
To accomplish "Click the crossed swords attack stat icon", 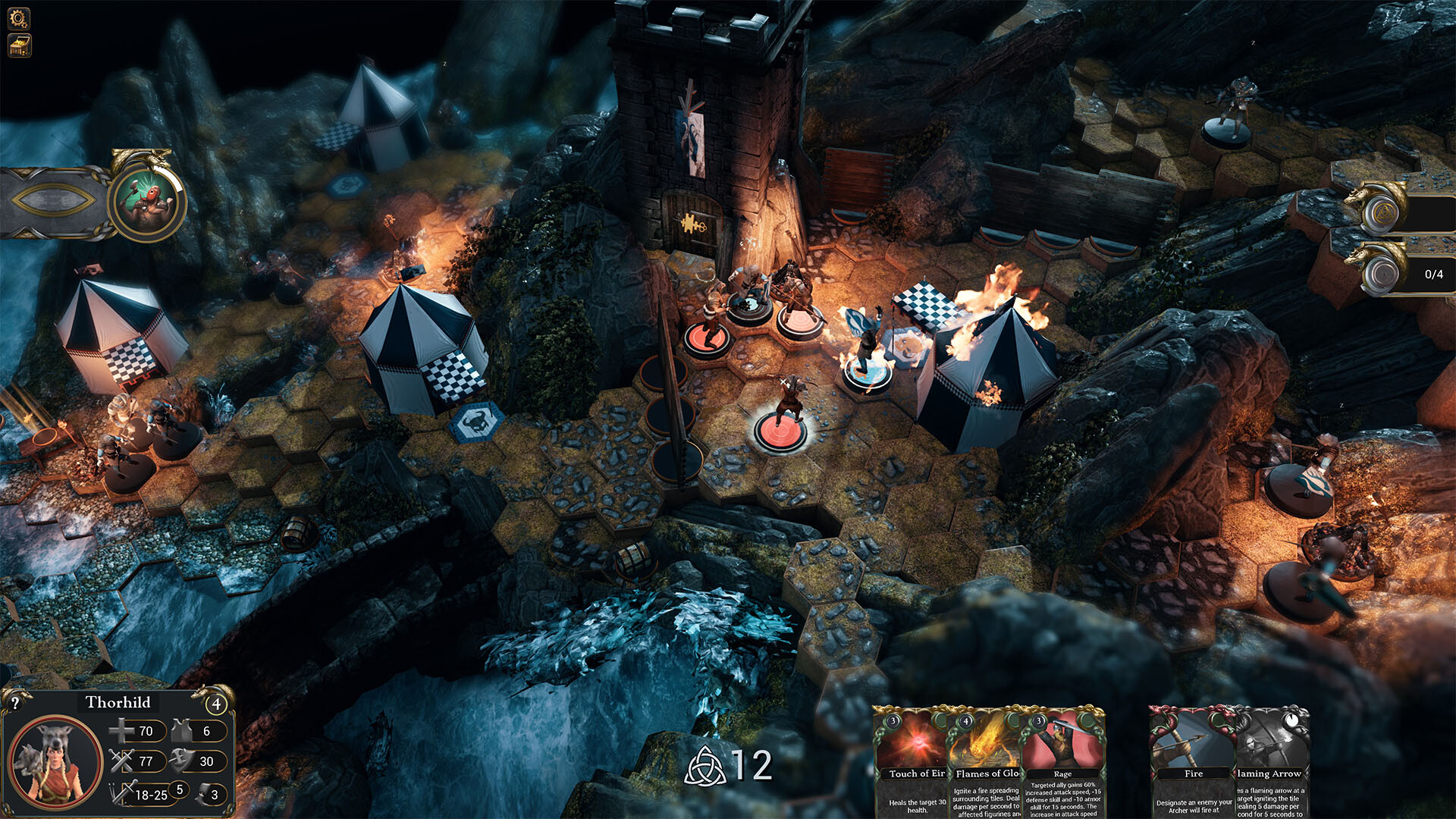I will coord(121,761).
